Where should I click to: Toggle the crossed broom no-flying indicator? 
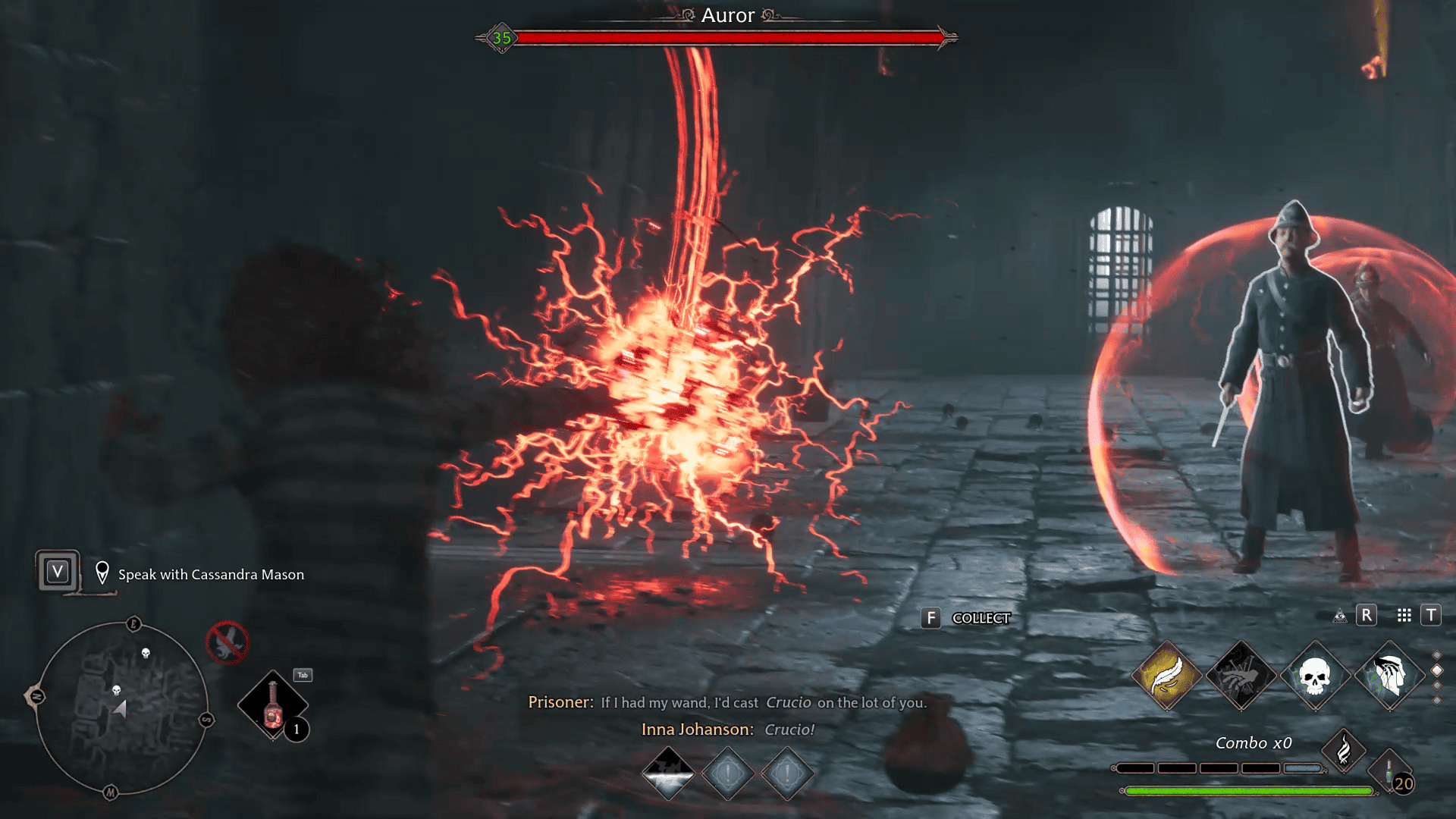click(x=227, y=642)
